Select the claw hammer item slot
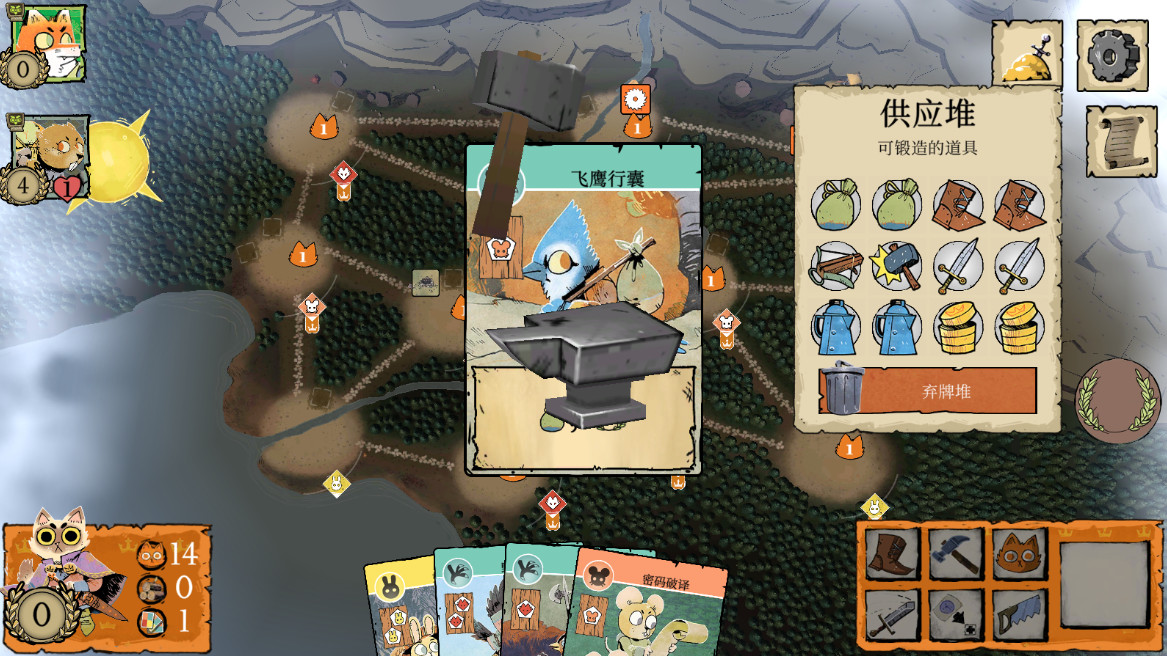The image size is (1167, 656). [954, 554]
